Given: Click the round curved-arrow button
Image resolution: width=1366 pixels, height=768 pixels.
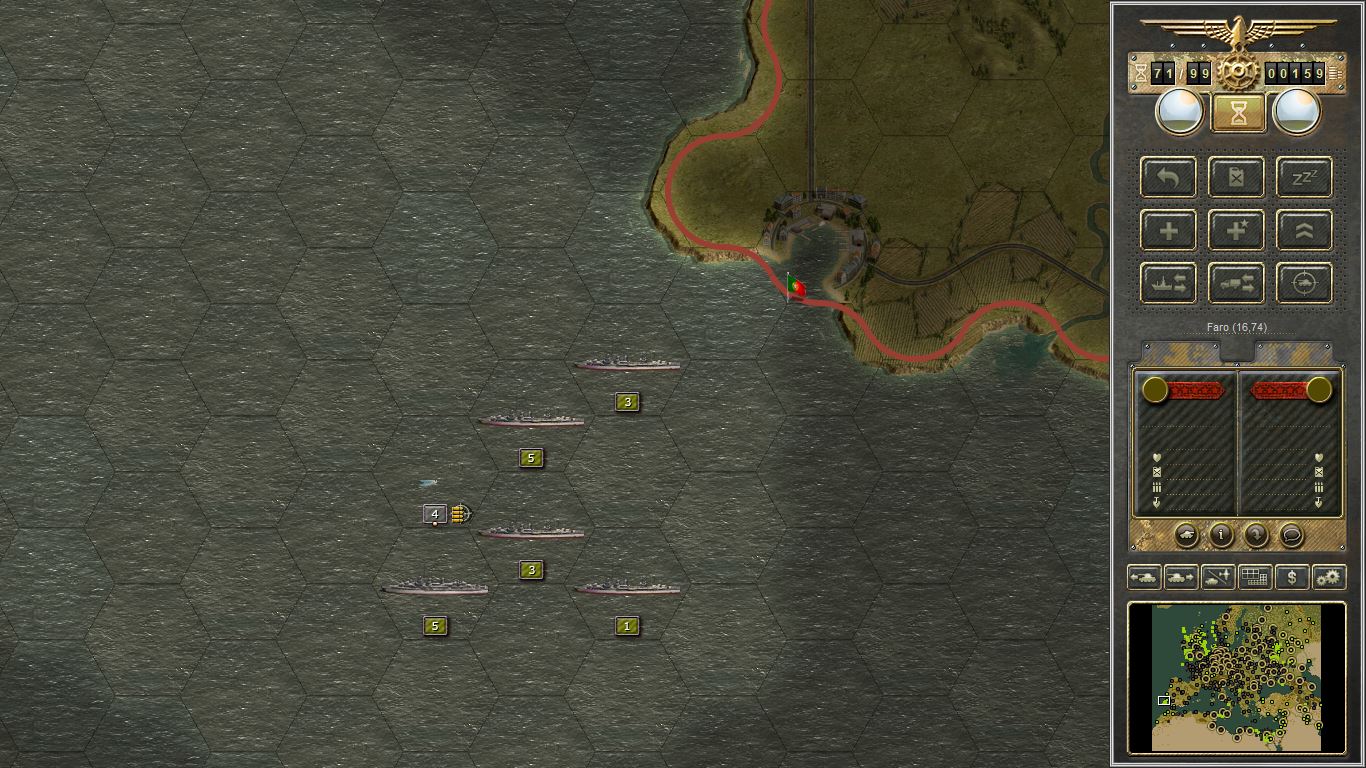Looking at the screenshot, I should (x=1256, y=535).
